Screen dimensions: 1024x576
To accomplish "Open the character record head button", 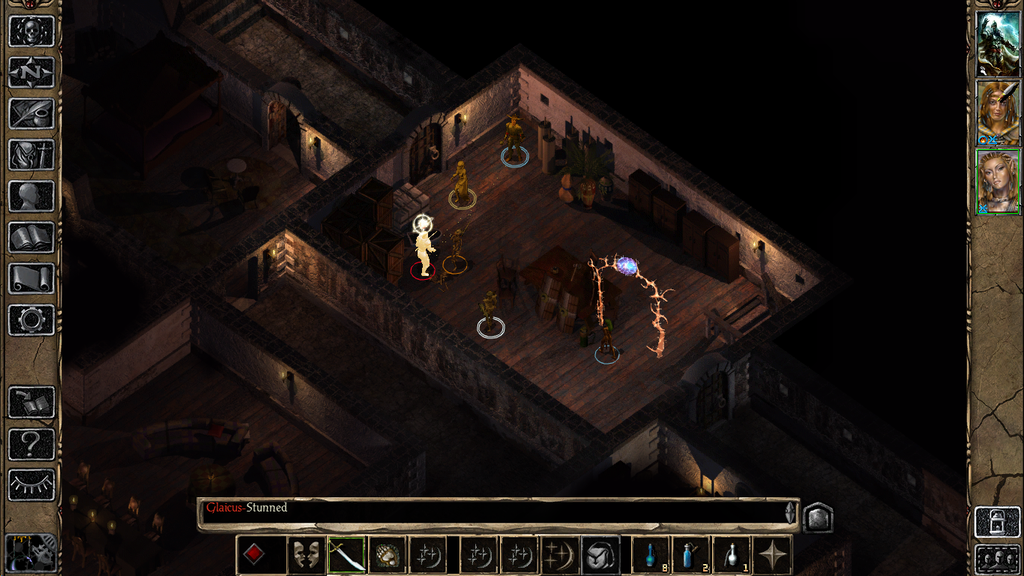I will click(31, 196).
